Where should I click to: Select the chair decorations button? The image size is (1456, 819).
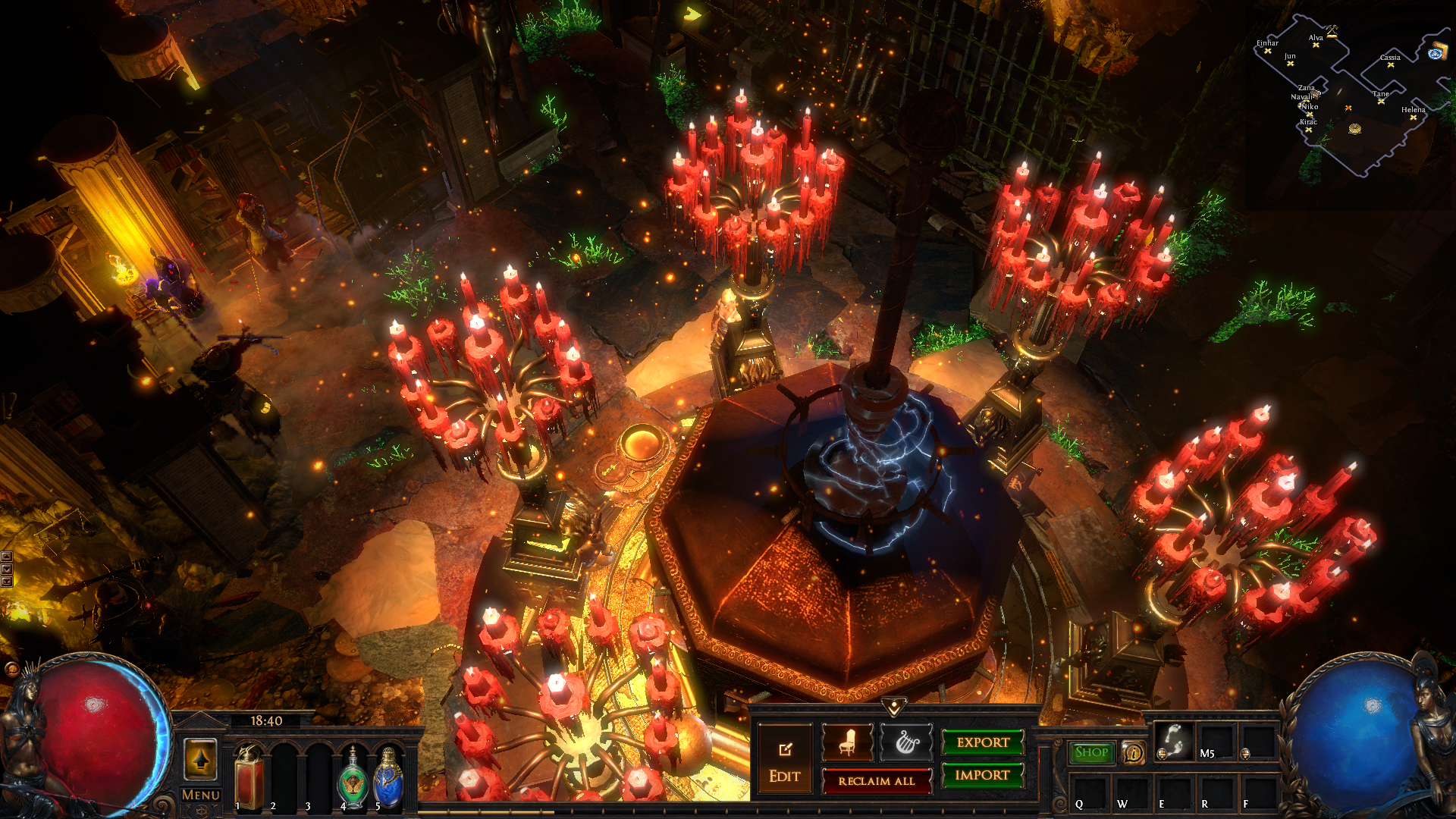[847, 742]
